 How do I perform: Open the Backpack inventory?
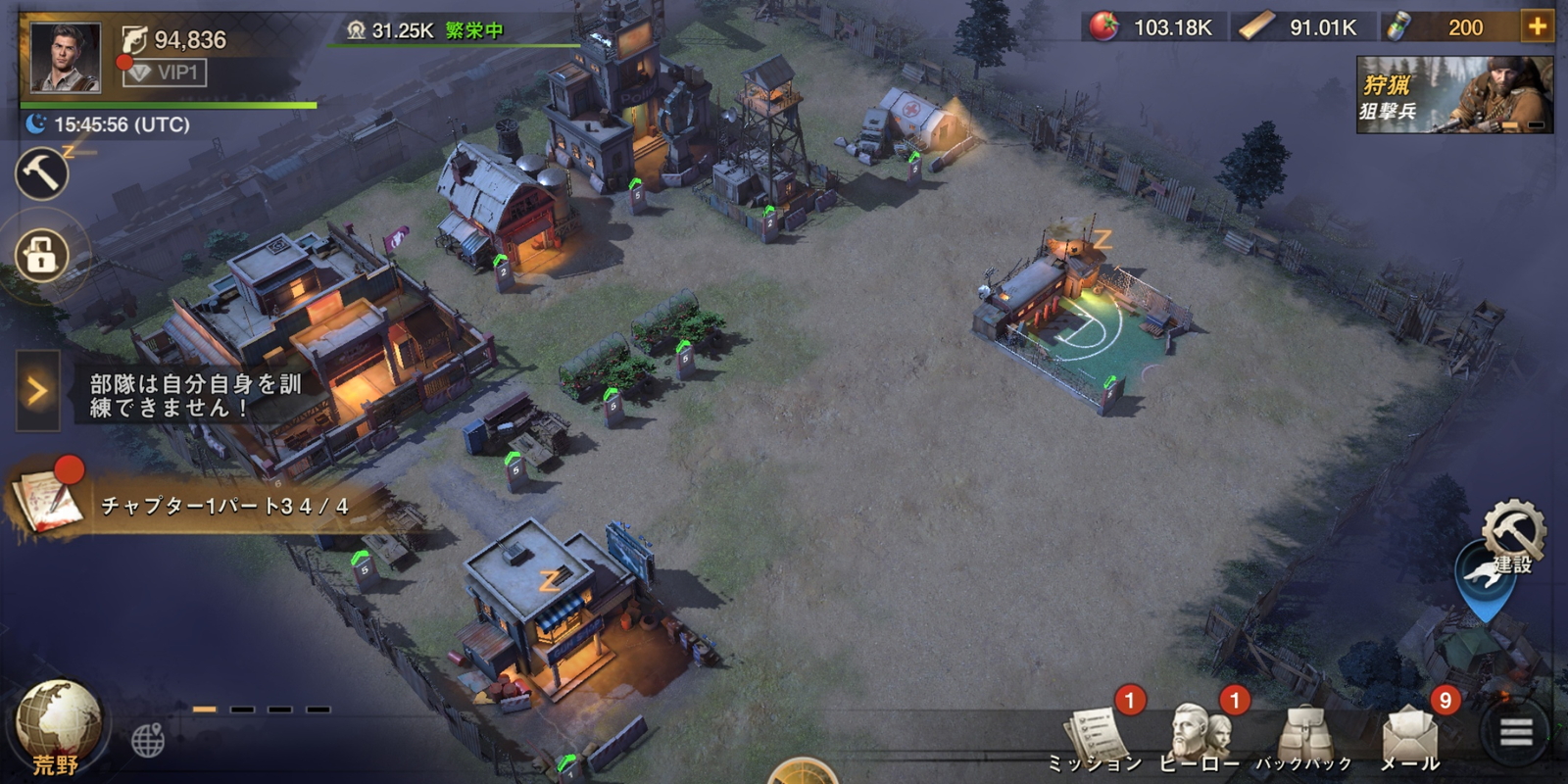(1304, 736)
